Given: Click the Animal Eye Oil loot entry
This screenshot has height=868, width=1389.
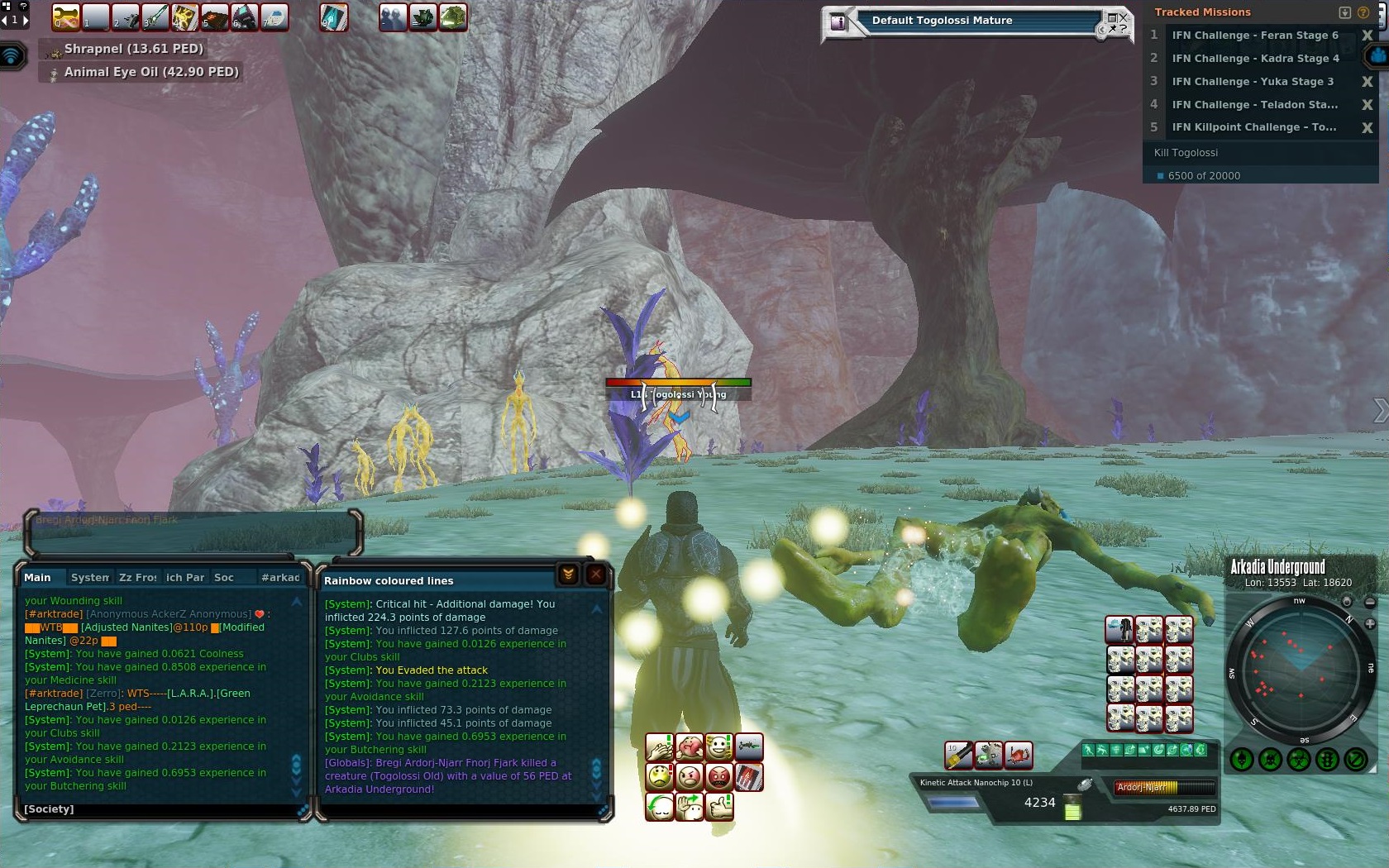Looking at the screenshot, I should tap(150, 72).
